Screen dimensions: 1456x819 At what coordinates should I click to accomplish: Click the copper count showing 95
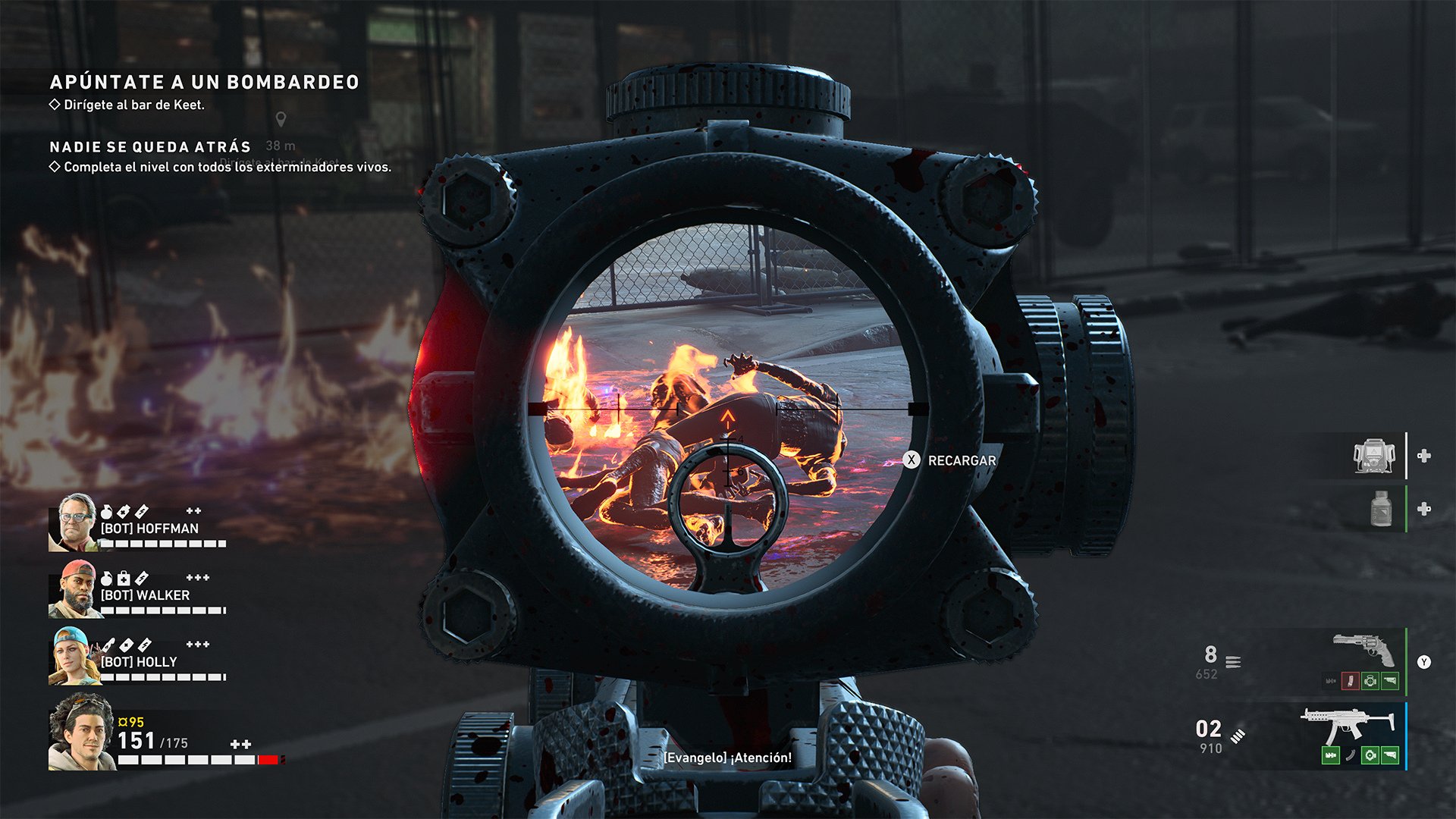click(x=130, y=722)
